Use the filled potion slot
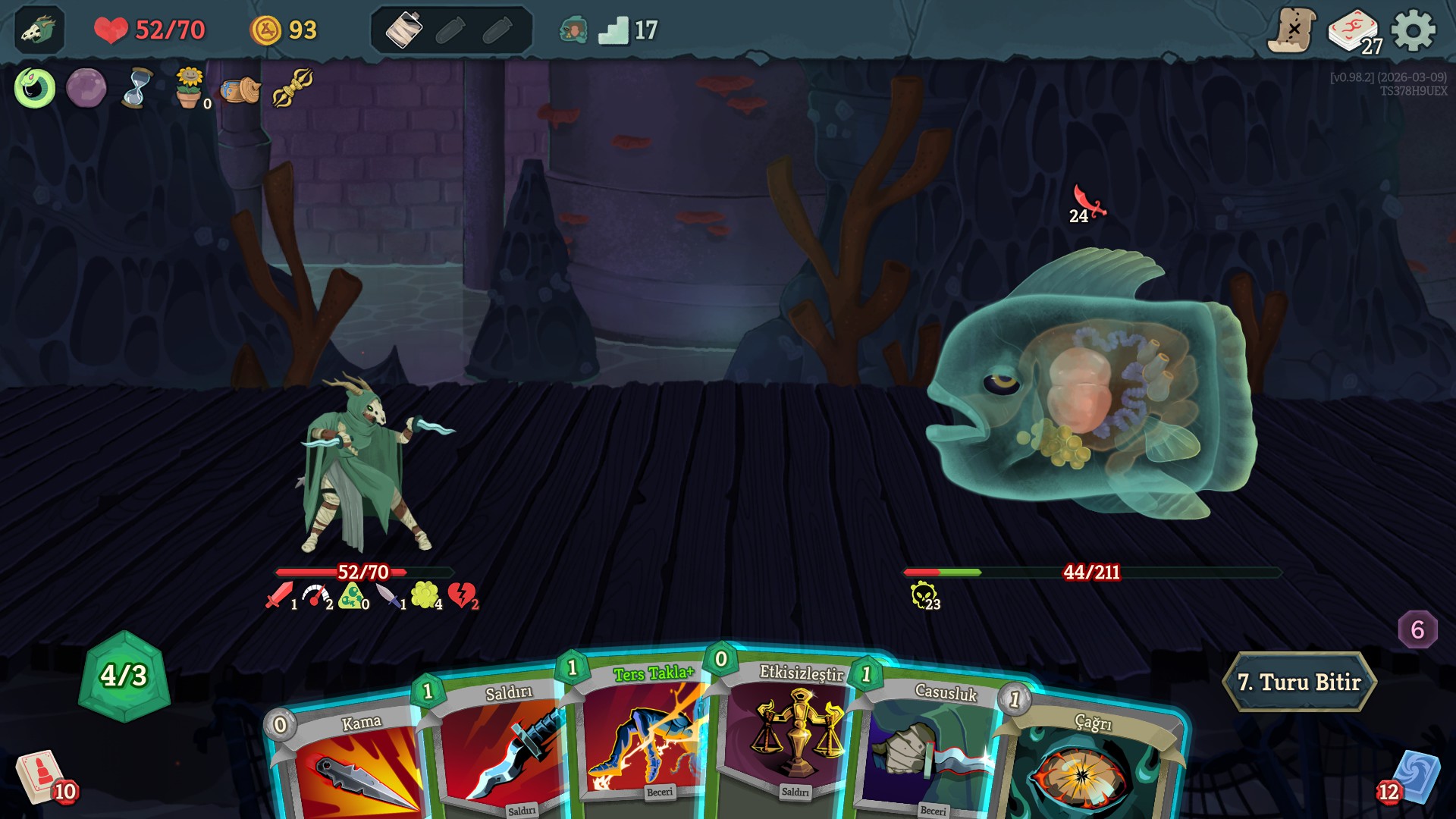The height and width of the screenshot is (819, 1456). point(403,30)
